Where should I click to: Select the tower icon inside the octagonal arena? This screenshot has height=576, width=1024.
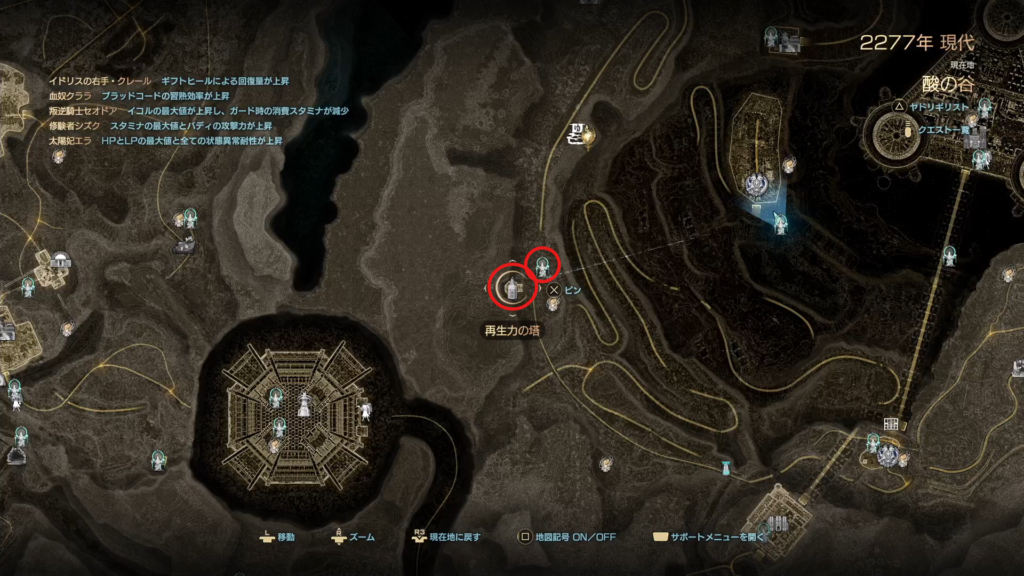click(x=303, y=405)
